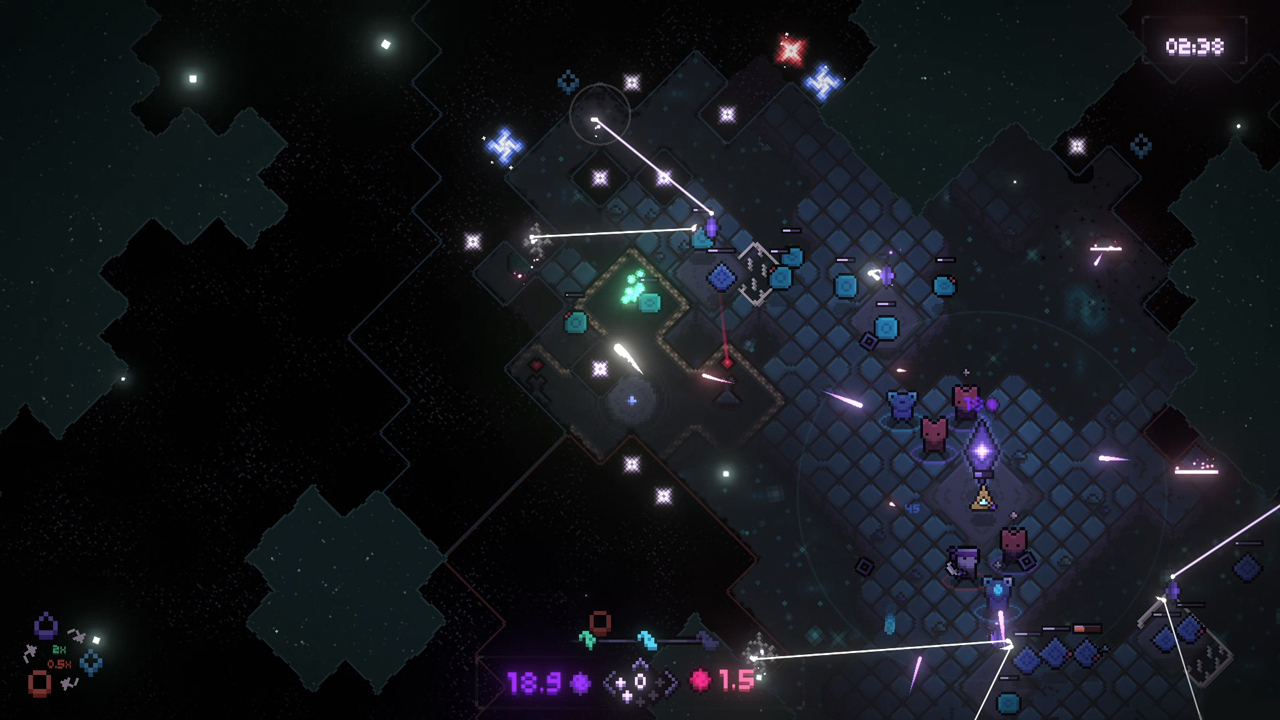Select the pink orb icon next to the 1.5 value

699,681
